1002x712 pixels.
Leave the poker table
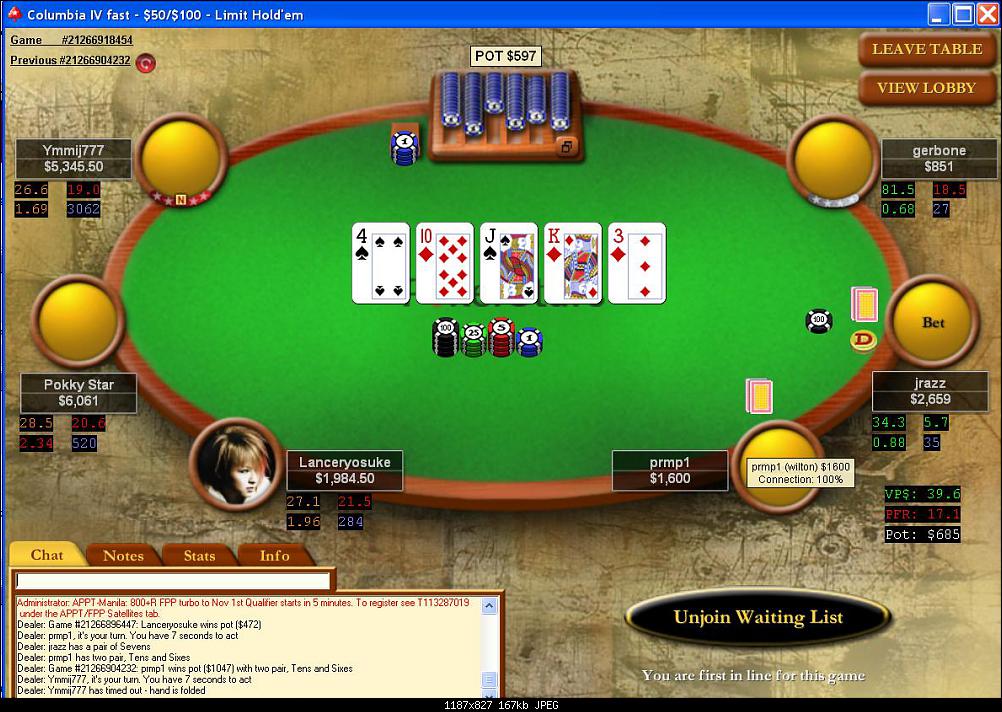point(928,49)
